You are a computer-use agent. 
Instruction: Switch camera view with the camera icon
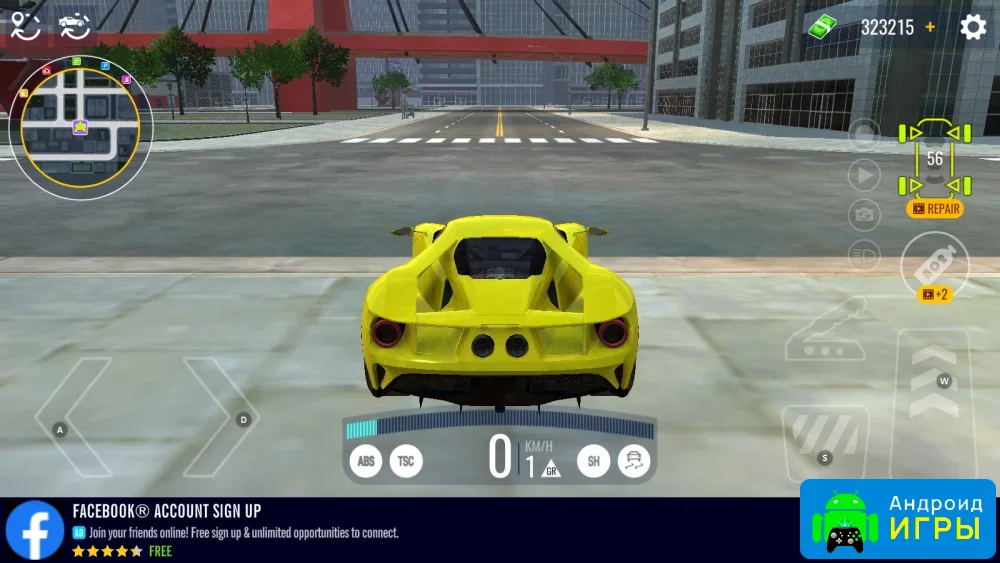[864, 215]
